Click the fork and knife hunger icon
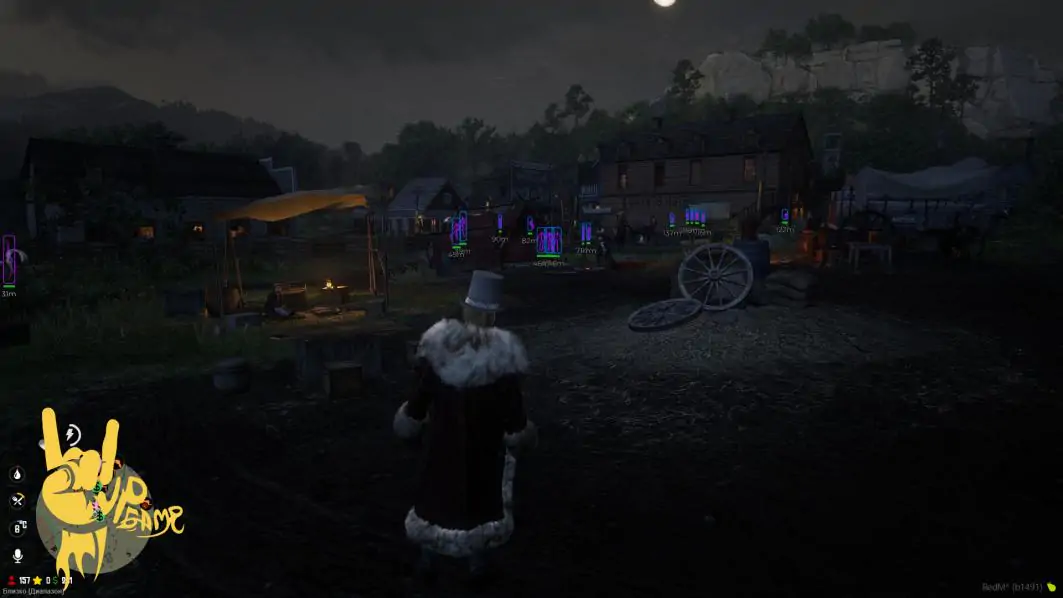The width and height of the screenshot is (1063, 598). 17,501
